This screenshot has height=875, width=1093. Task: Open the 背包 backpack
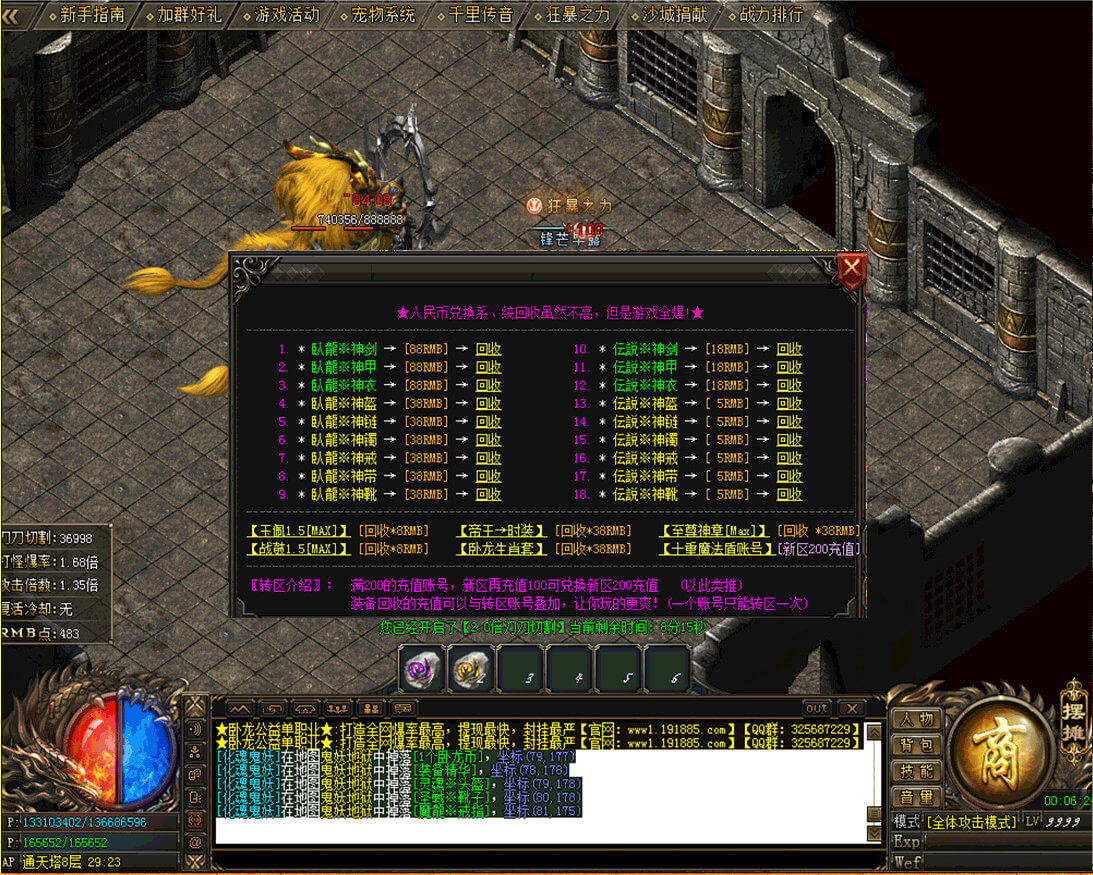tap(915, 745)
